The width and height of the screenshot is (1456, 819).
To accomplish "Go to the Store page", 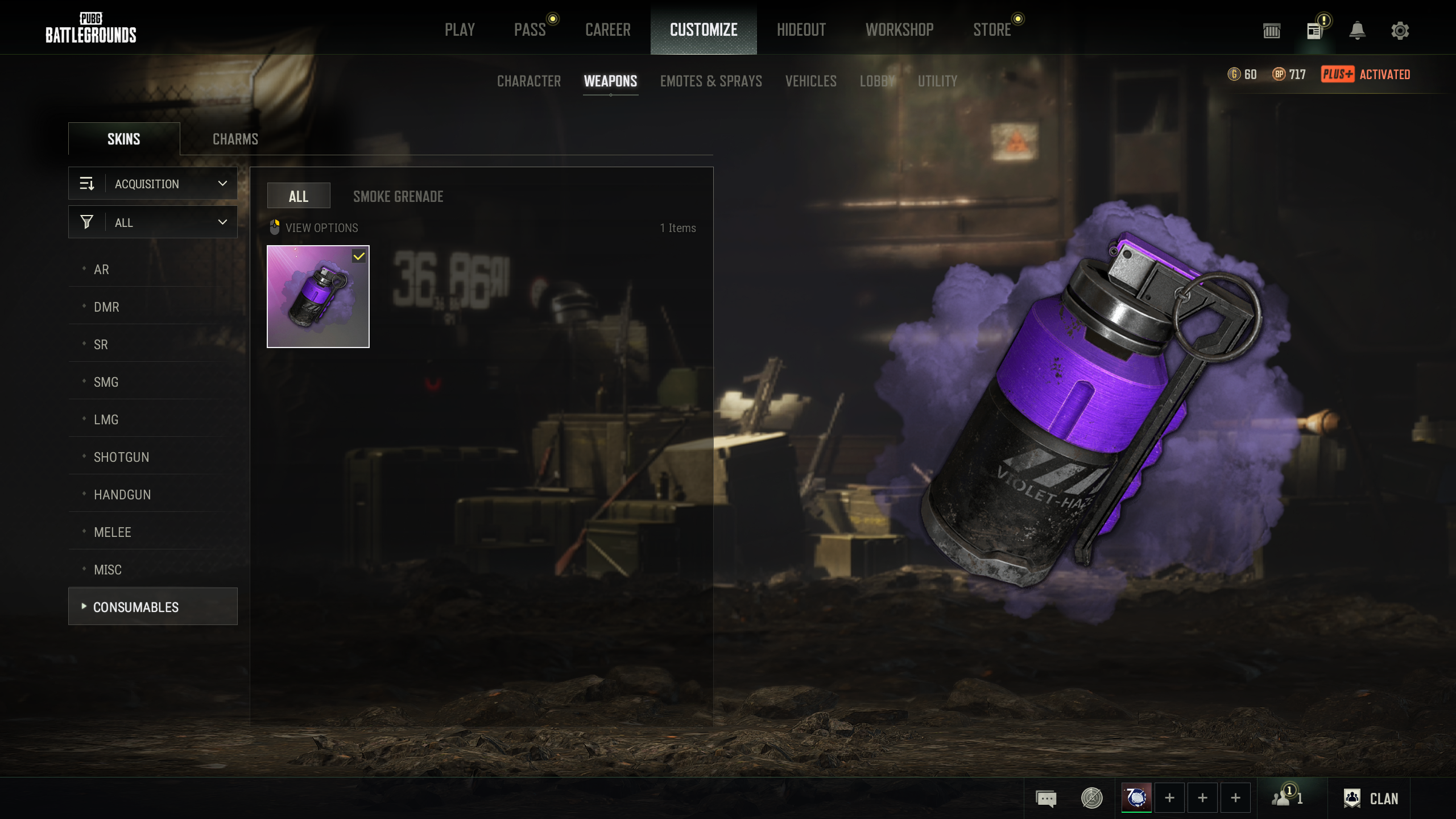I will point(992,30).
